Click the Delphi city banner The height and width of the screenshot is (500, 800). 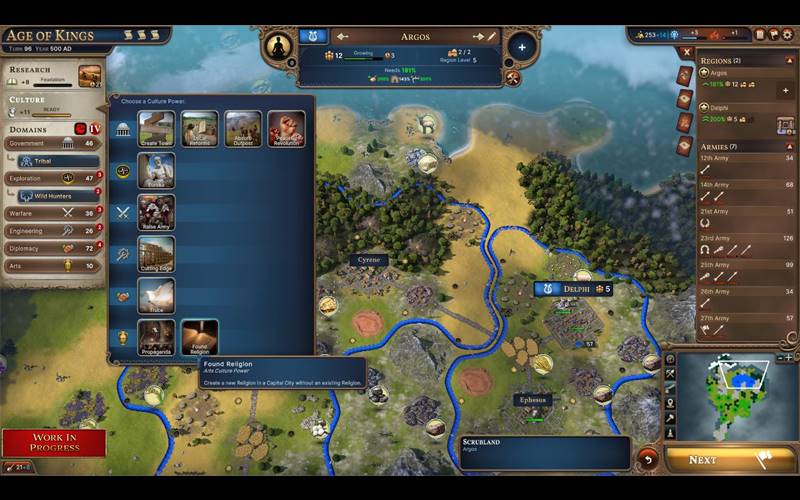coord(573,289)
